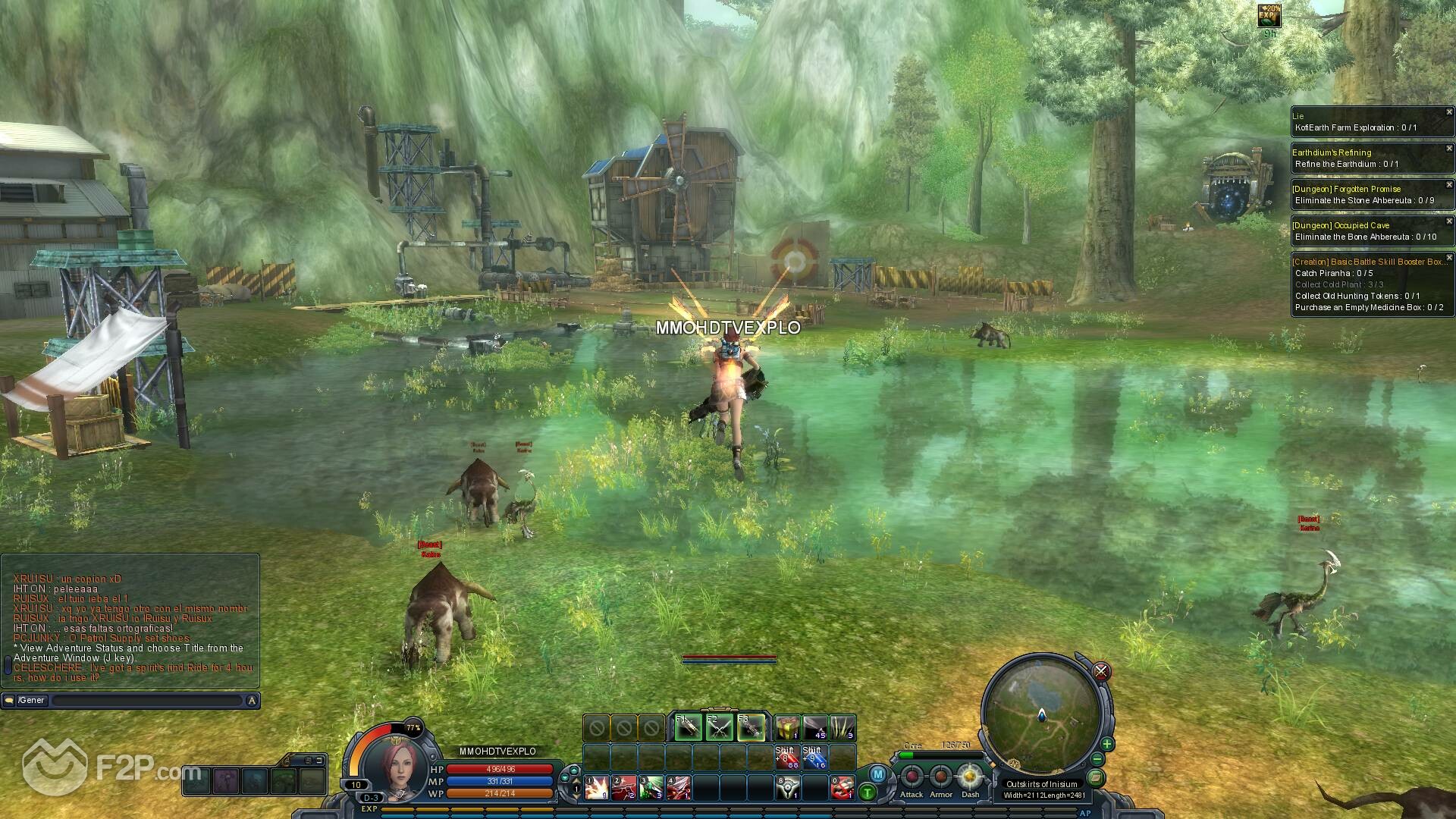Image resolution: width=1456 pixels, height=819 pixels.
Task: Click the green T round button
Action: click(x=868, y=793)
